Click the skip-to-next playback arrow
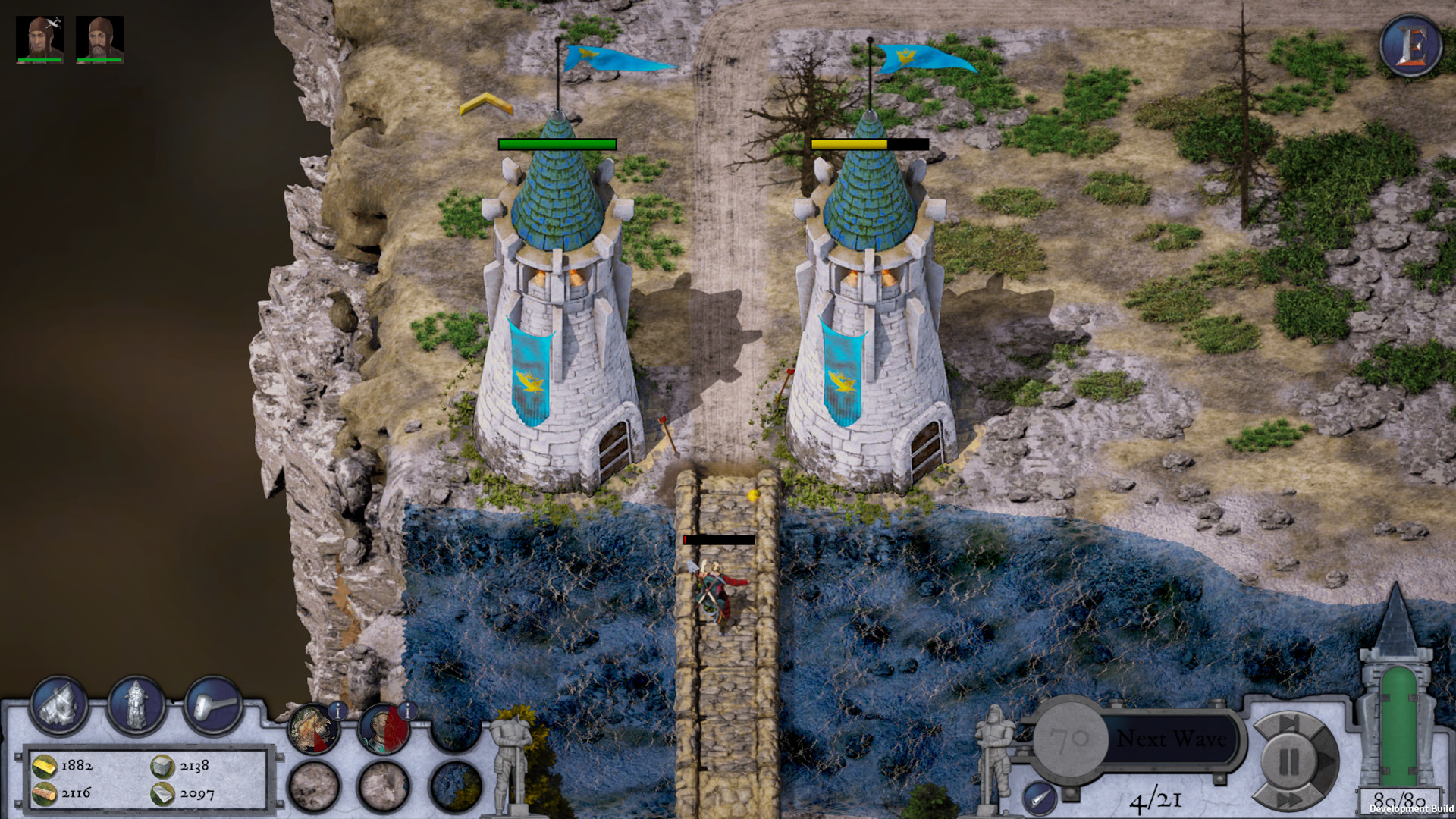This screenshot has width=1456, height=819. [x=1287, y=722]
